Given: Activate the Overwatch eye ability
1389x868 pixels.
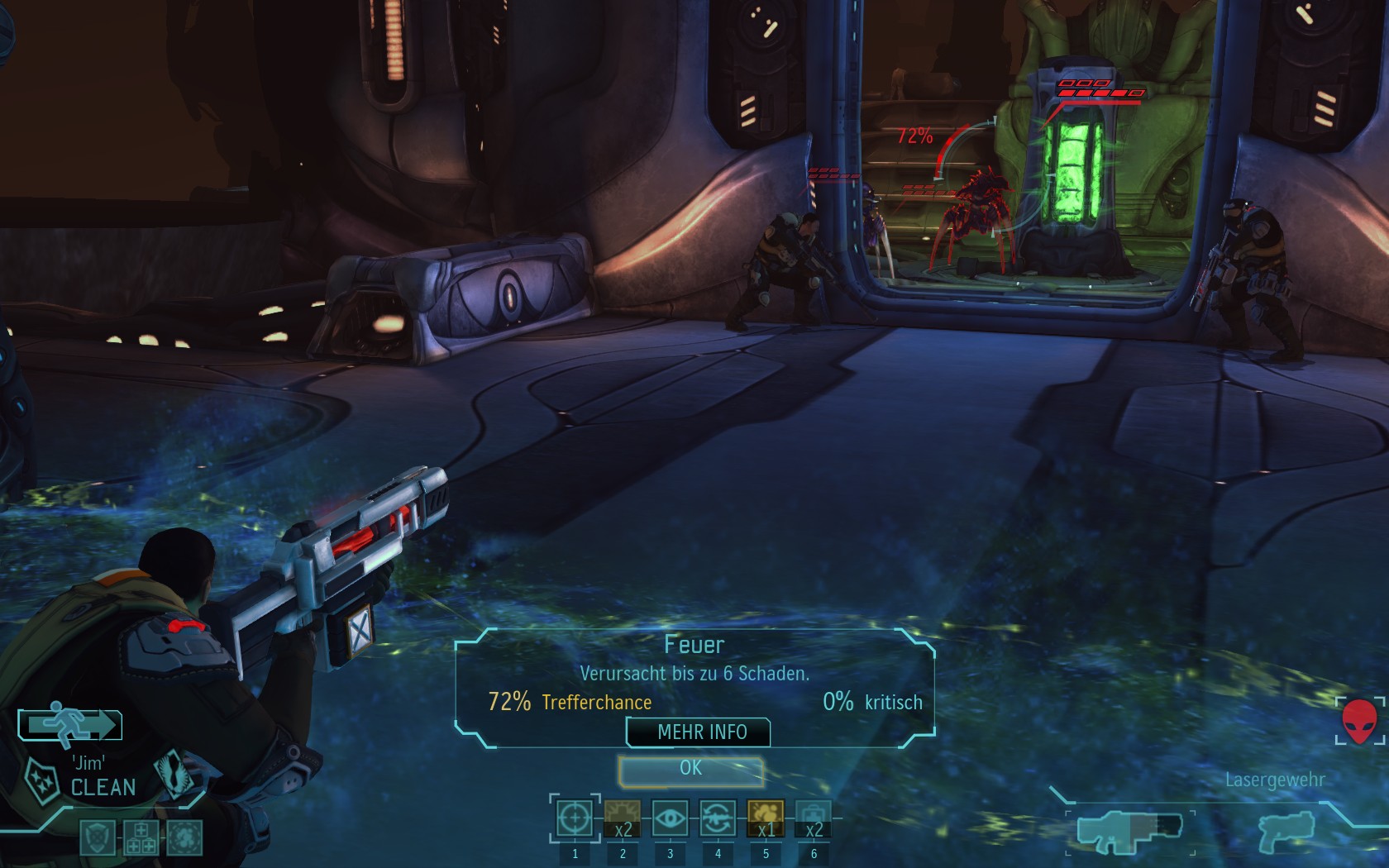Looking at the screenshot, I should tap(670, 819).
